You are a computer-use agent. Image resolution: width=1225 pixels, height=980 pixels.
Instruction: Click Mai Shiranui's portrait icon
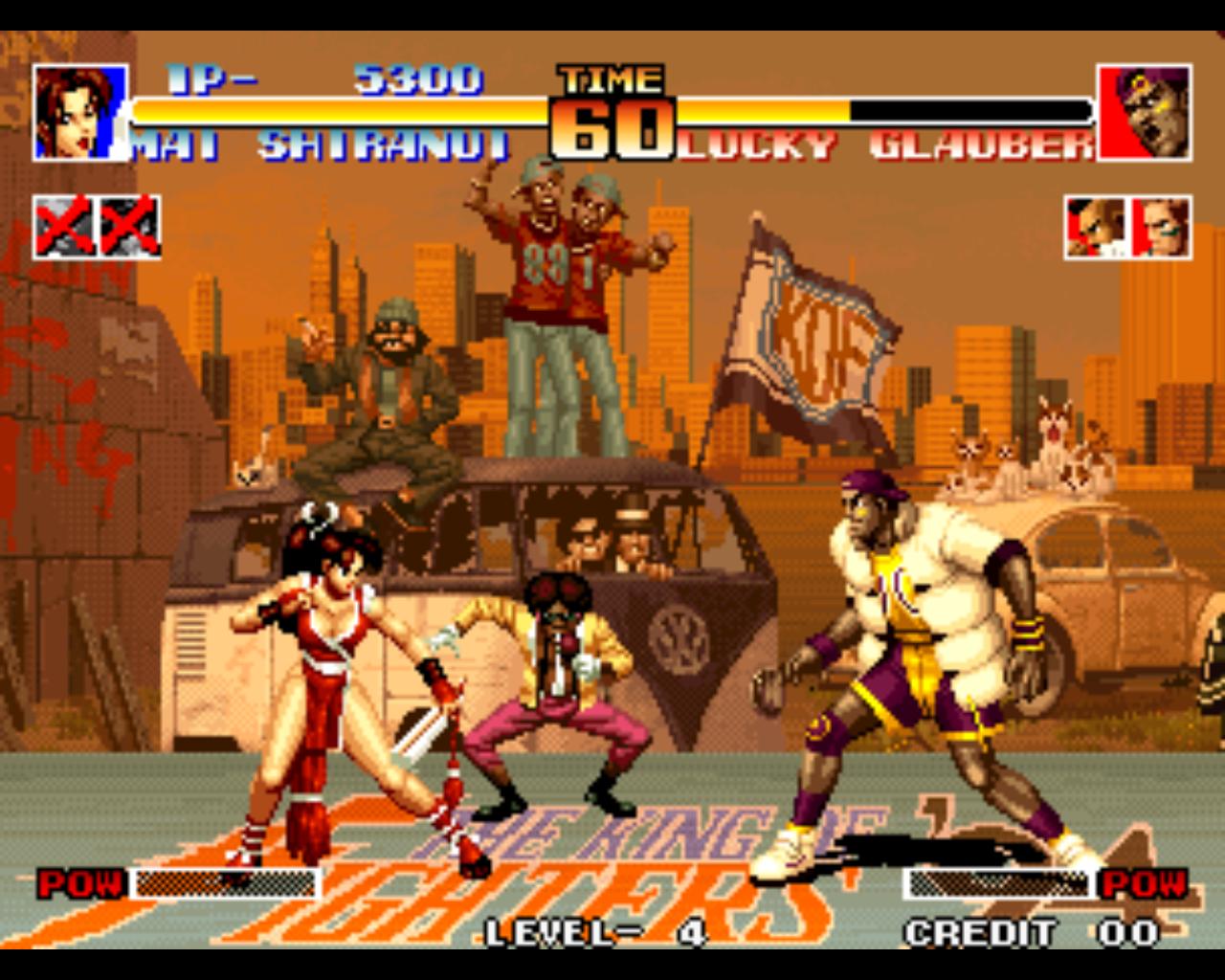tap(78, 108)
